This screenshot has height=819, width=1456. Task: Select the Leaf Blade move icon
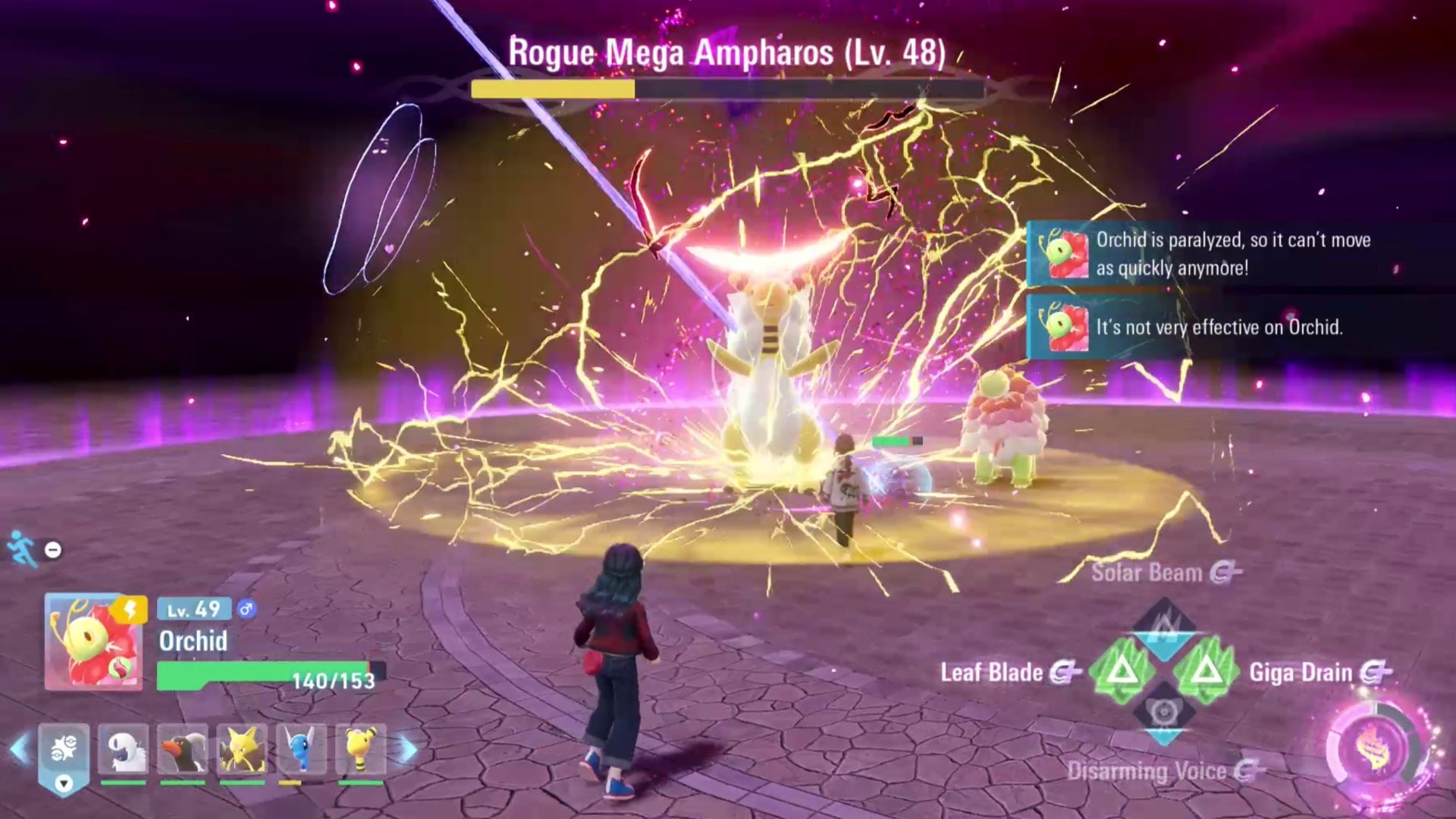(1123, 672)
